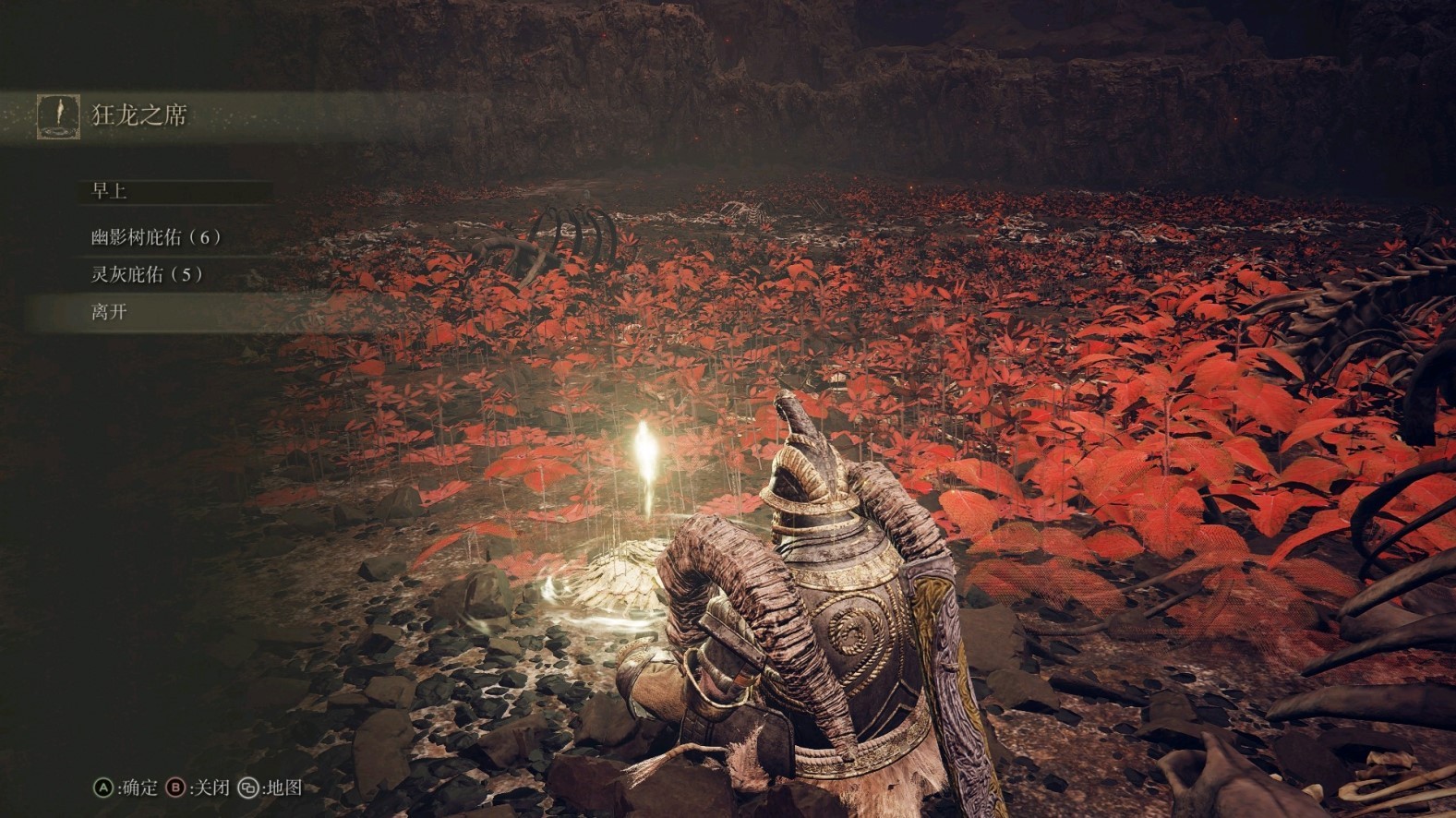The image size is (1456, 818).
Task: Choose 灵灰庇佑 (5) option
Action: (147, 274)
